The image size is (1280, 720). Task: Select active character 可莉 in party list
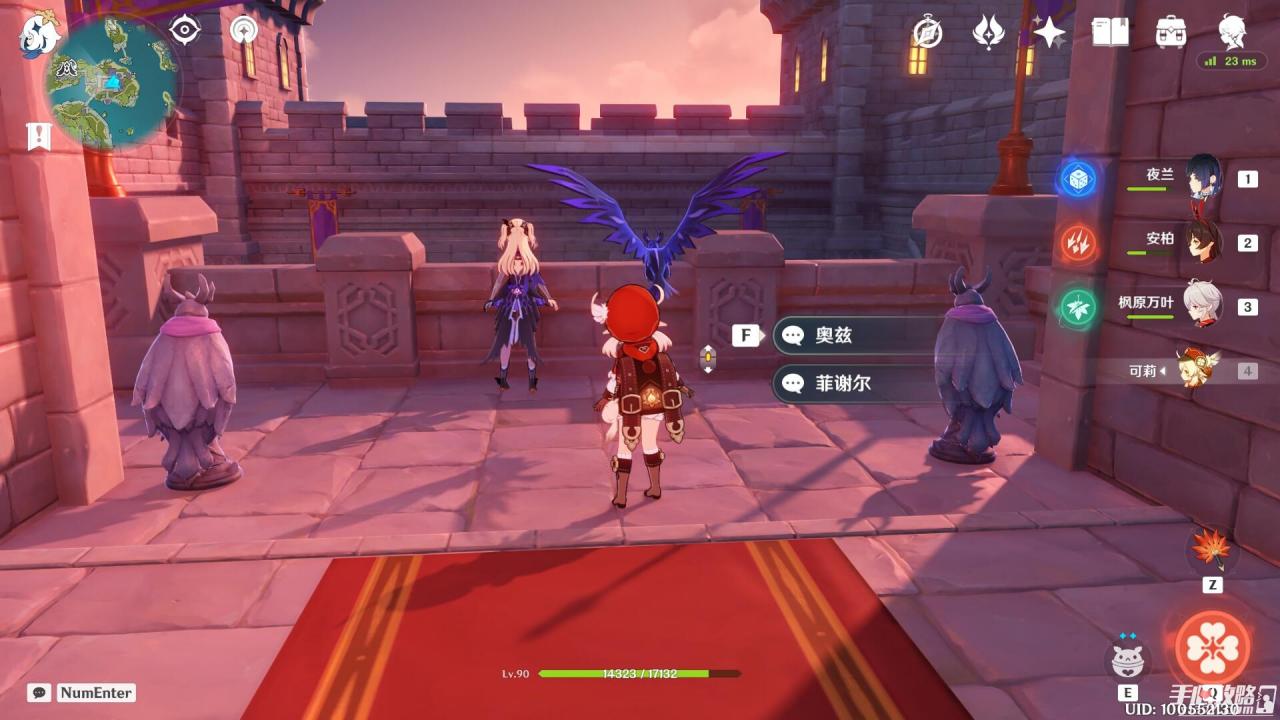click(x=1196, y=371)
